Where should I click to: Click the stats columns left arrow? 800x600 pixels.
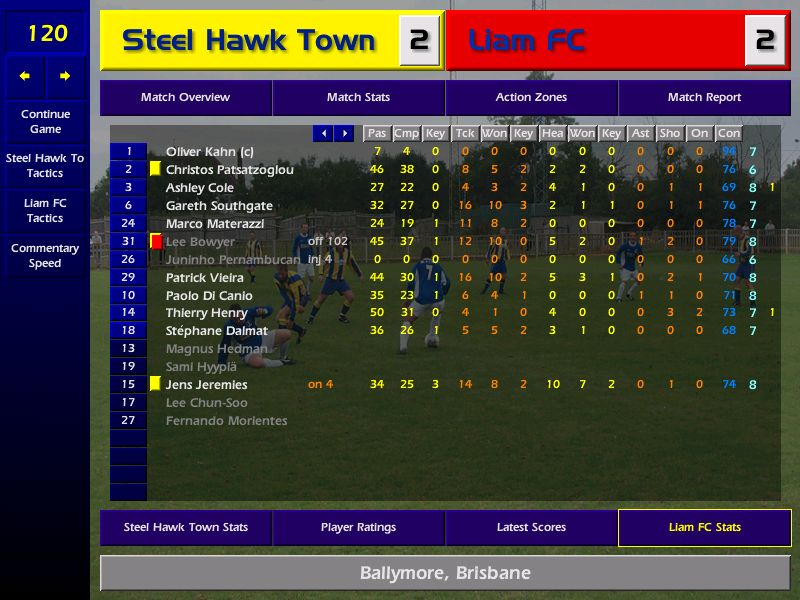tap(322, 133)
